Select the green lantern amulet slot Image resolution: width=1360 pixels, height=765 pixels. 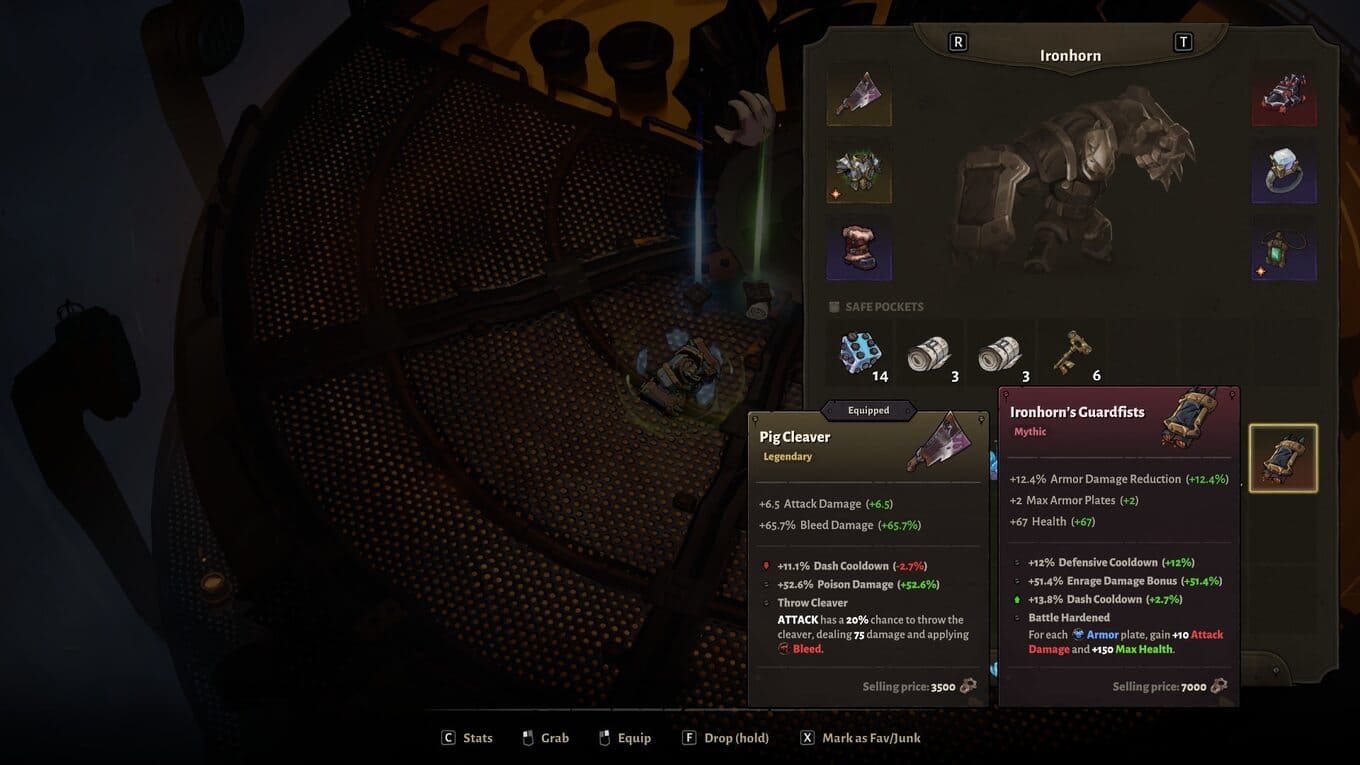click(x=1284, y=249)
